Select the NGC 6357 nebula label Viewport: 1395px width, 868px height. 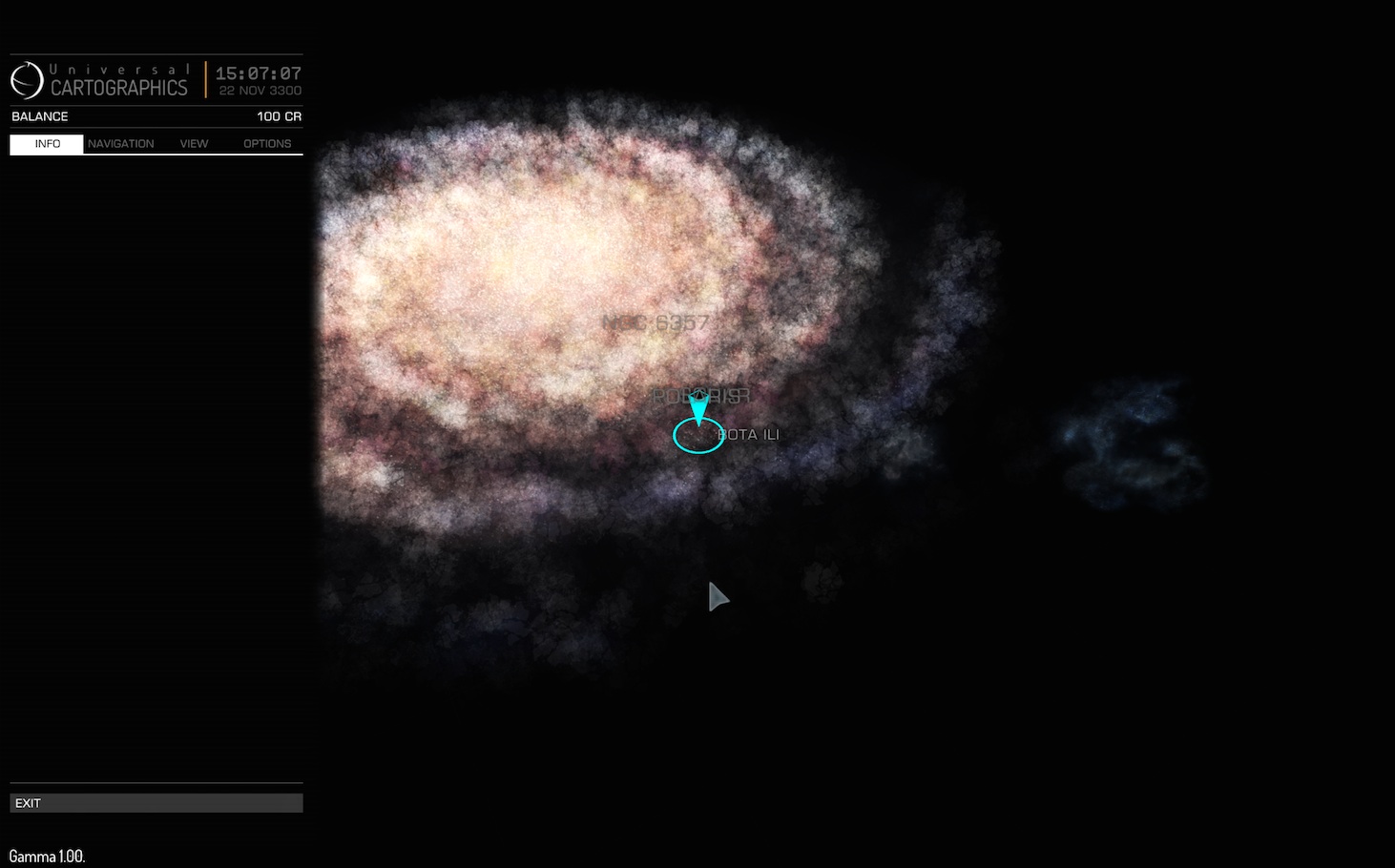657,322
